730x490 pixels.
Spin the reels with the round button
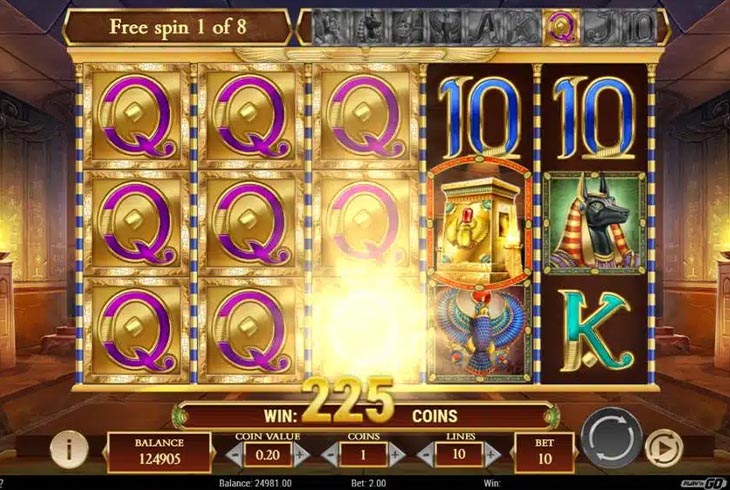(x=610, y=440)
